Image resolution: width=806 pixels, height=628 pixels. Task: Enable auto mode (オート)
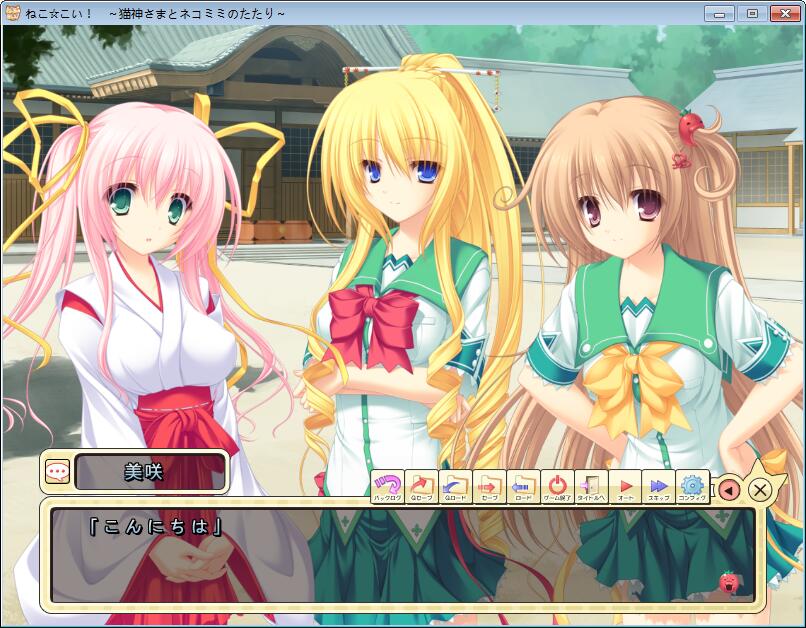point(625,487)
